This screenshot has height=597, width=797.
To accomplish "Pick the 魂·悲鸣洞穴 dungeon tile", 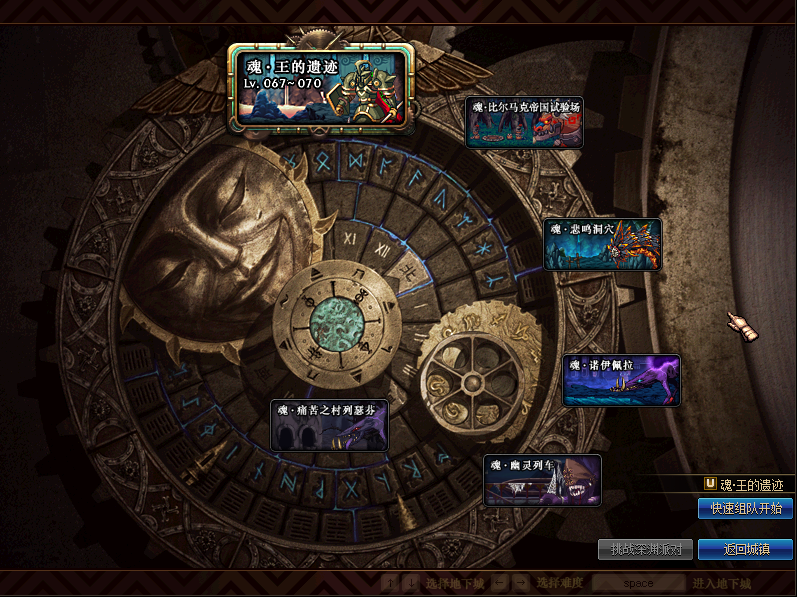I will pos(602,244).
